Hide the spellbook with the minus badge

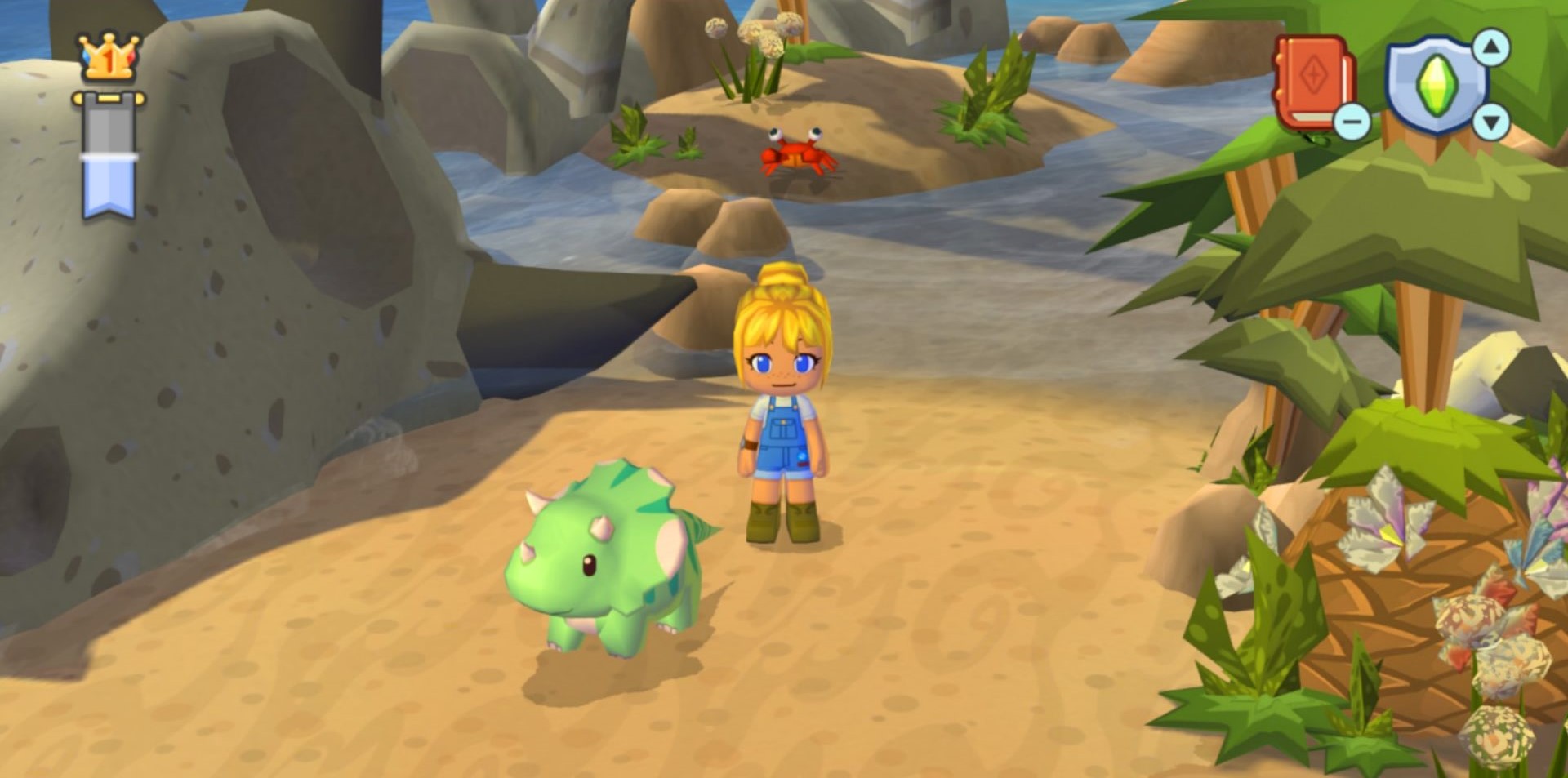(x=1352, y=120)
